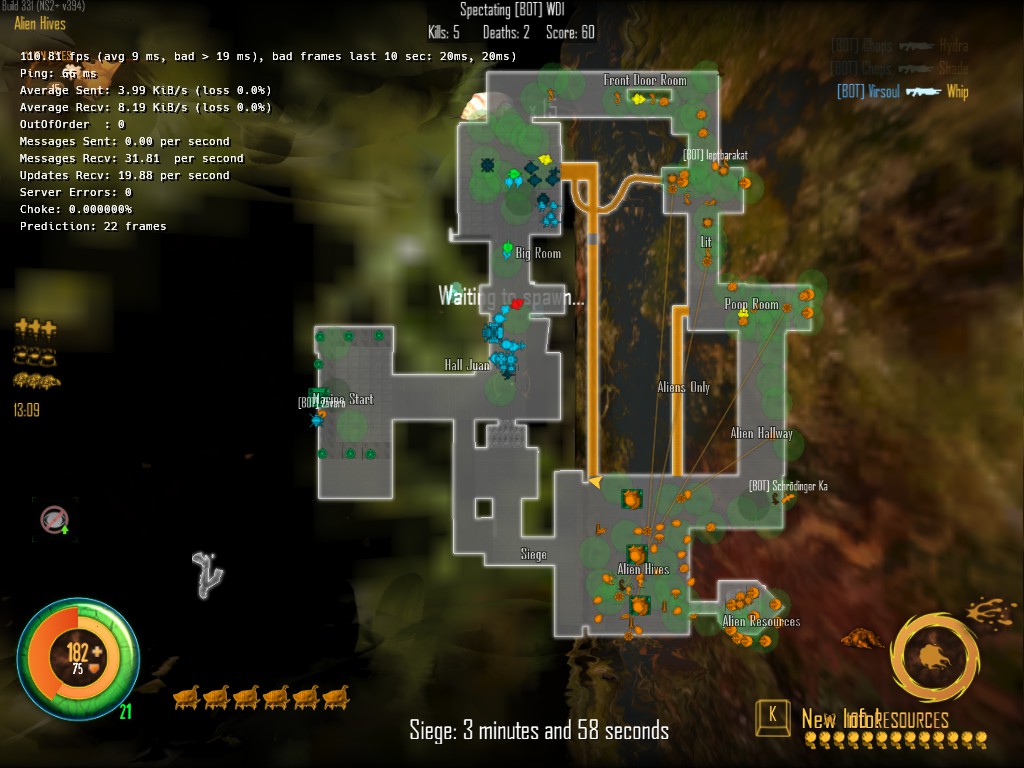Select Marine Start on the map overlay

[x=342, y=400]
